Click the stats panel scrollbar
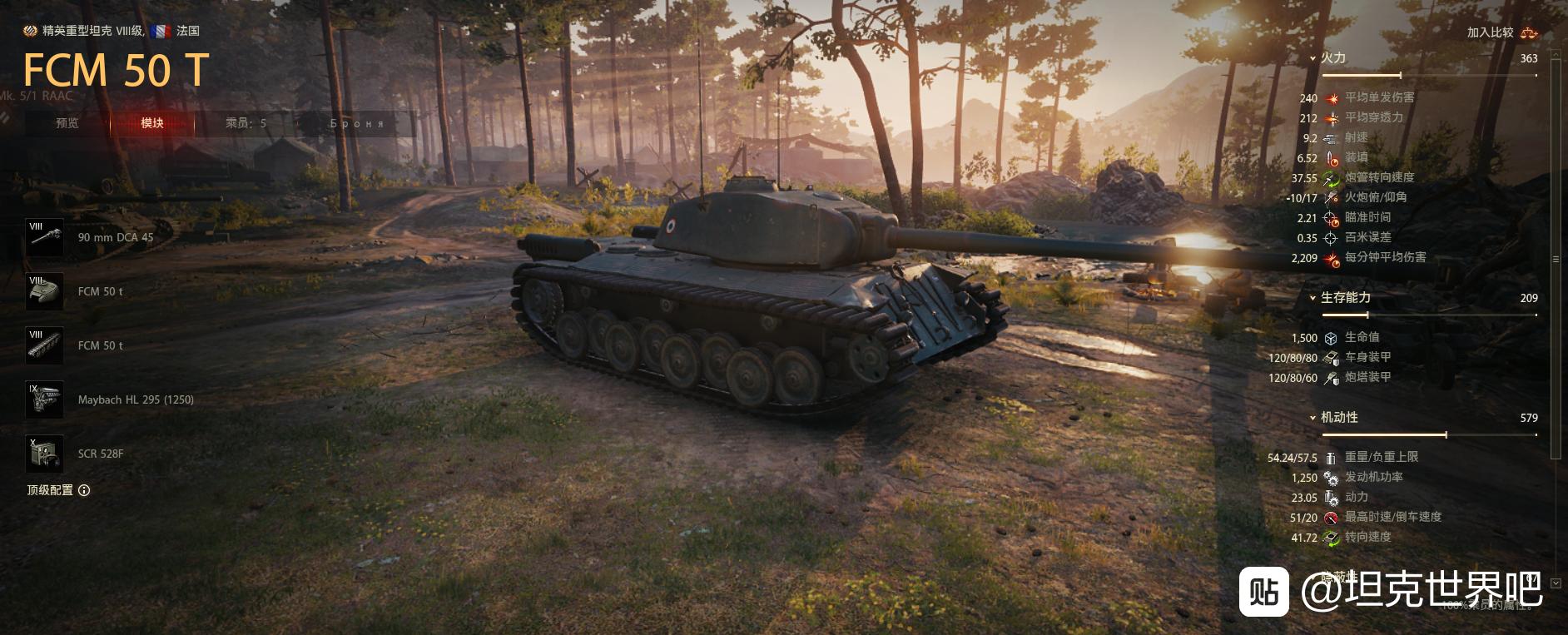1568x635 pixels. tap(1556, 260)
